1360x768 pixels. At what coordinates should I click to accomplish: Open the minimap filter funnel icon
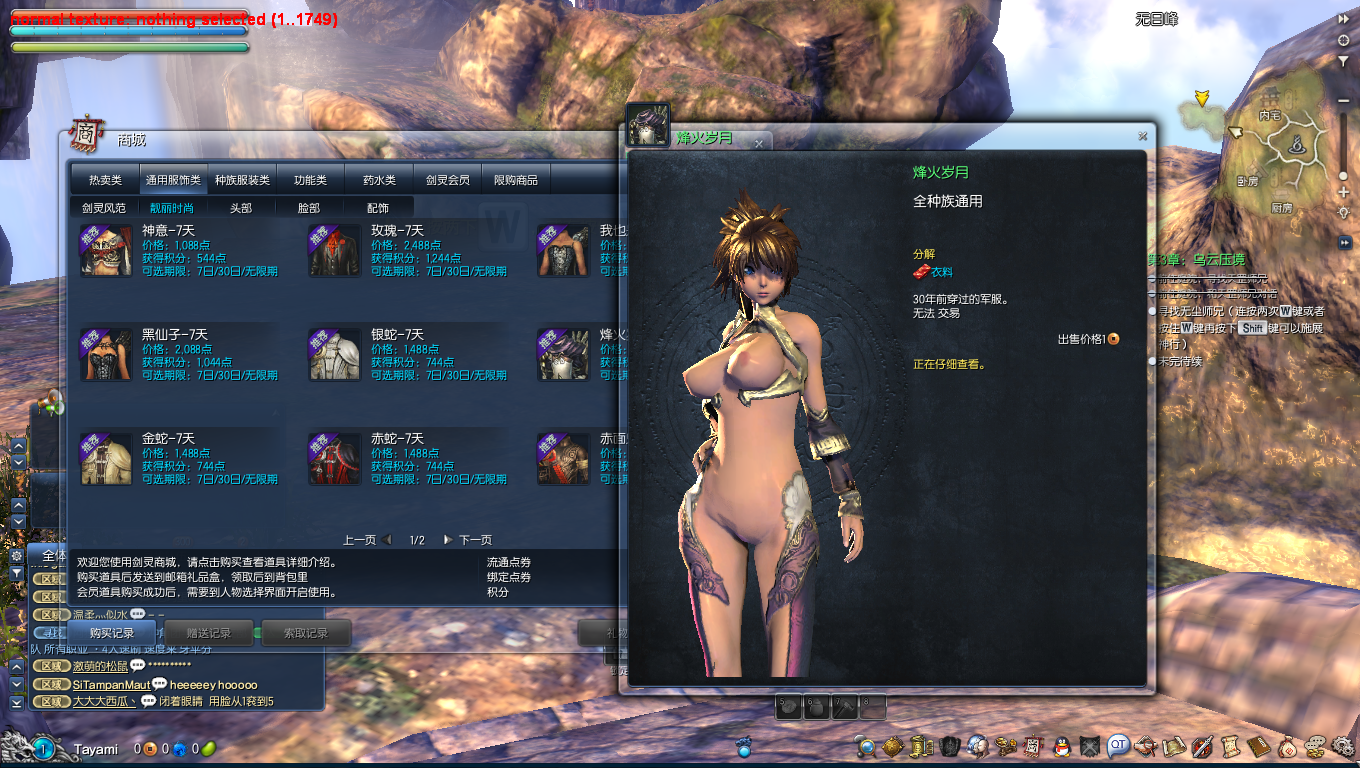tap(1343, 61)
